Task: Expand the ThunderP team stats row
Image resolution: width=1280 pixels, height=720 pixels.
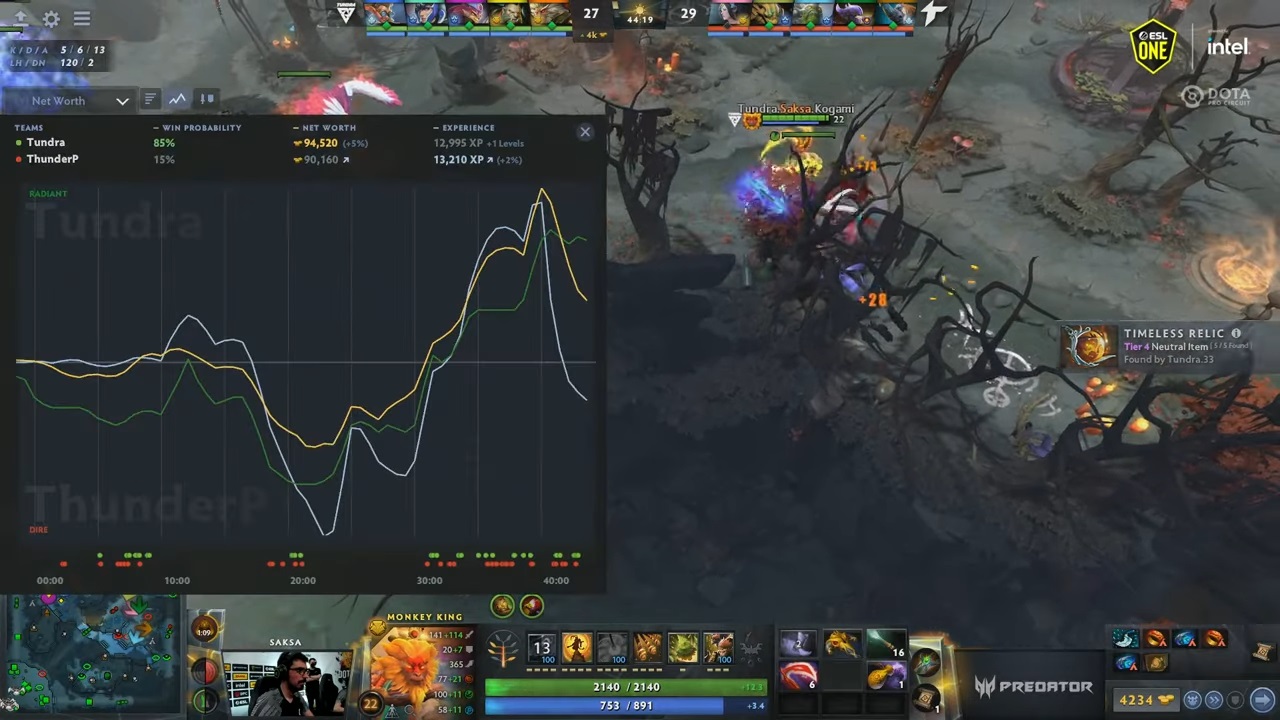Action: coord(52,159)
